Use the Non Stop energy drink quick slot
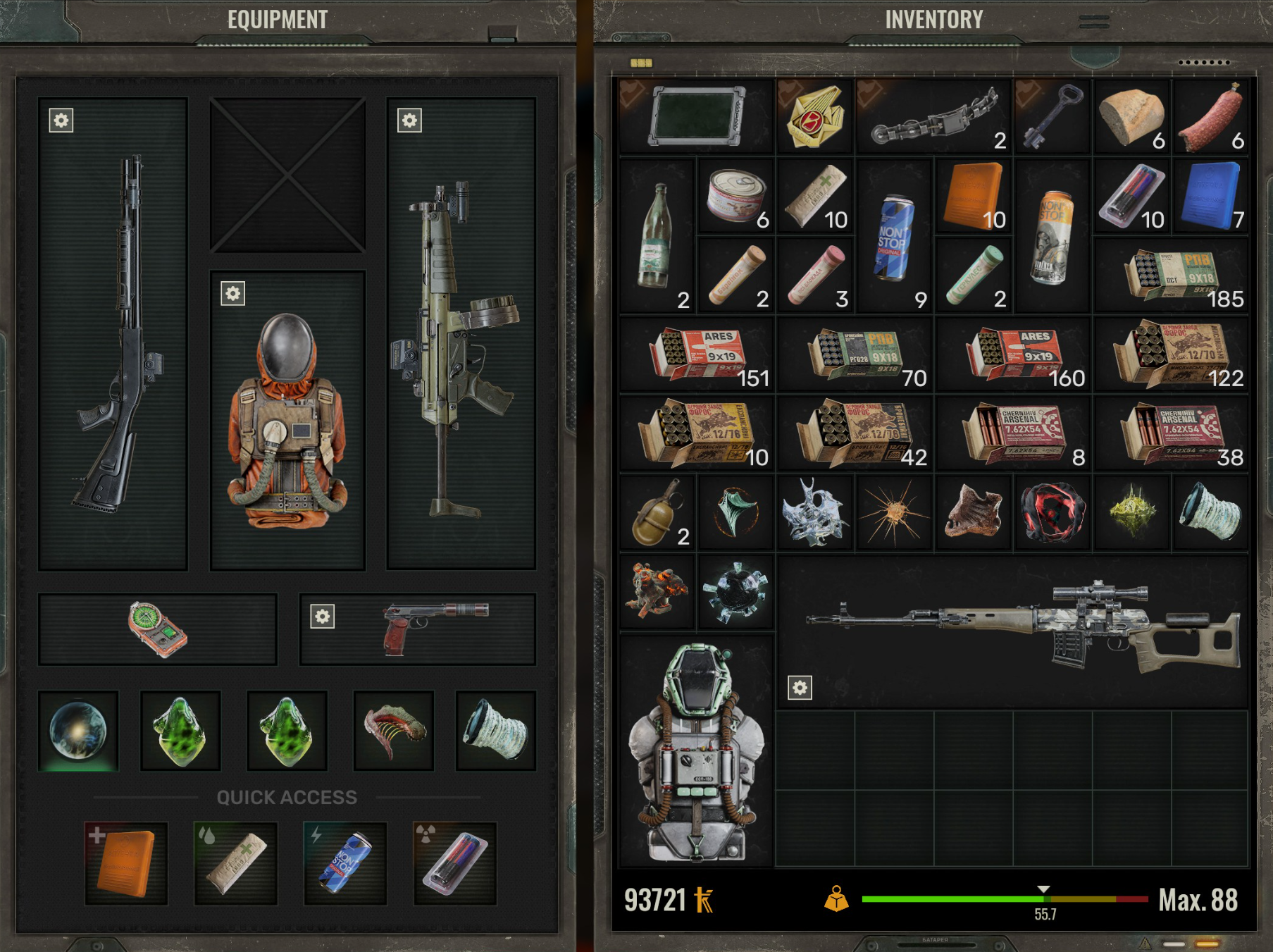The image size is (1273, 952). (345, 863)
